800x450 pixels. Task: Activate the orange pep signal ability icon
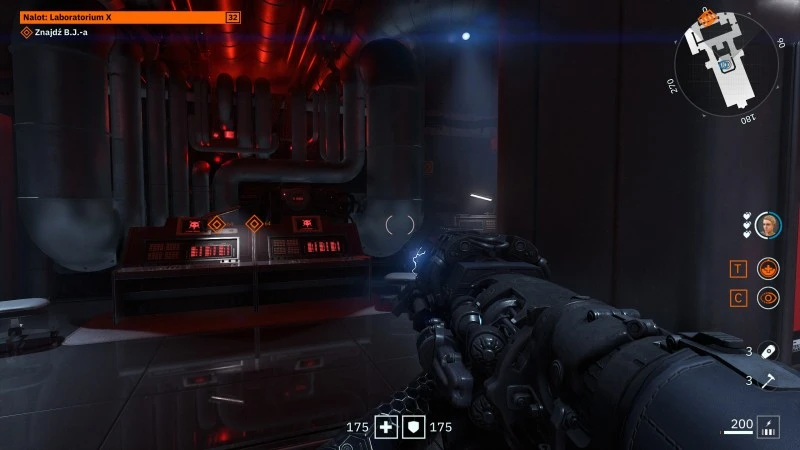tap(768, 268)
